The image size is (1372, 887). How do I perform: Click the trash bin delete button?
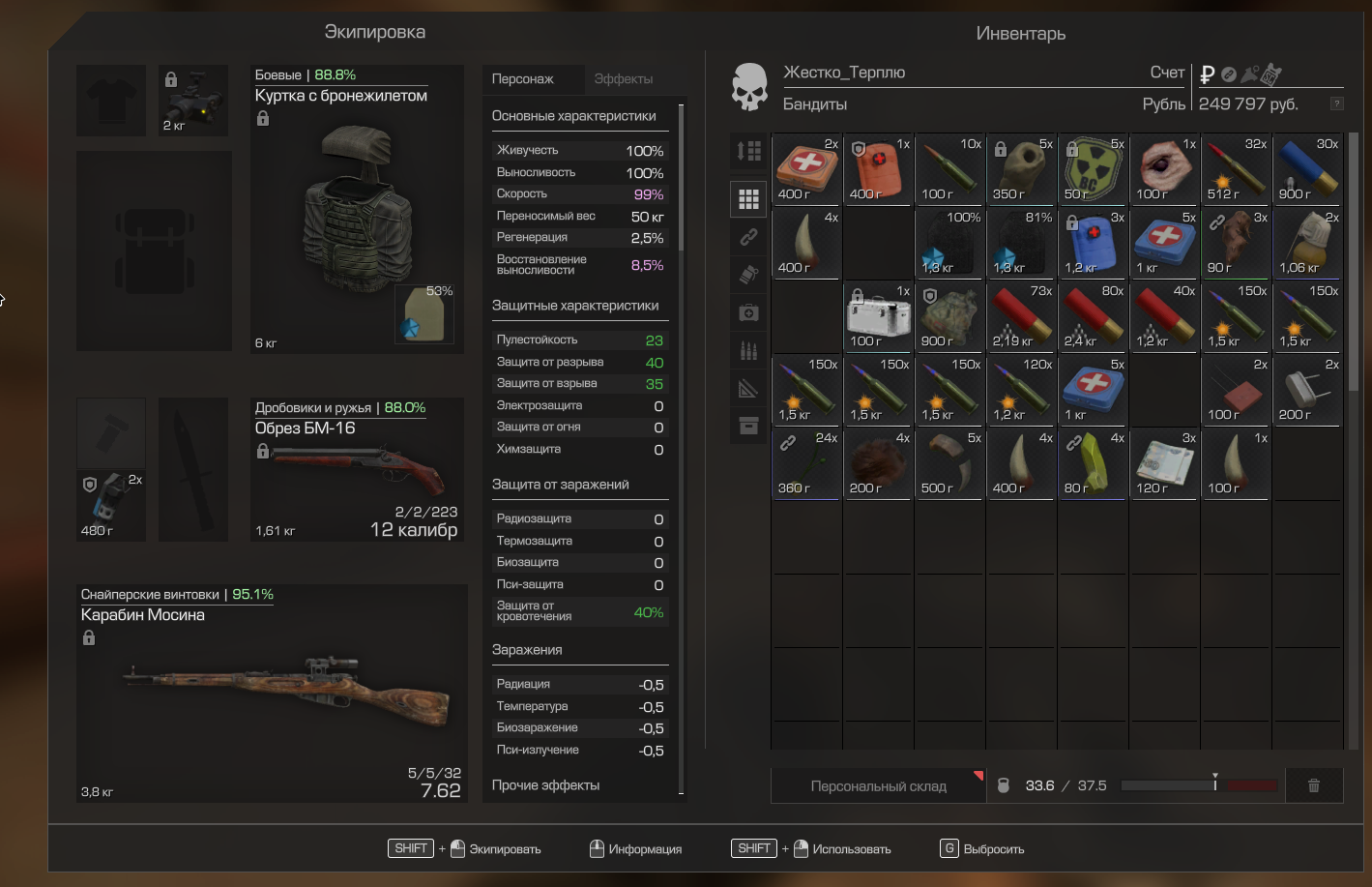point(1313,785)
